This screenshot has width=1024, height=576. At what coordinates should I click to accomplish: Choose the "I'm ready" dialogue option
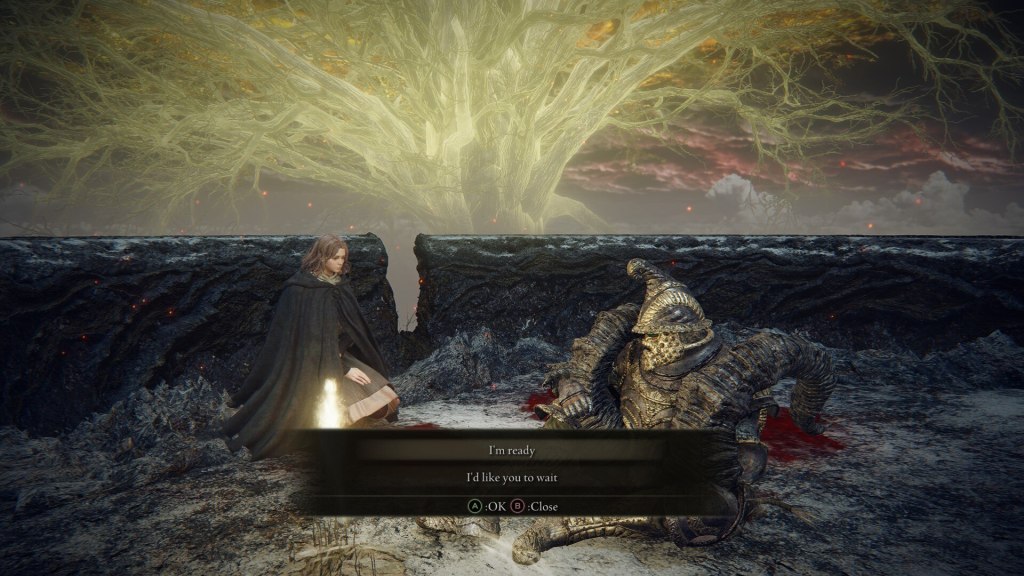tap(511, 451)
